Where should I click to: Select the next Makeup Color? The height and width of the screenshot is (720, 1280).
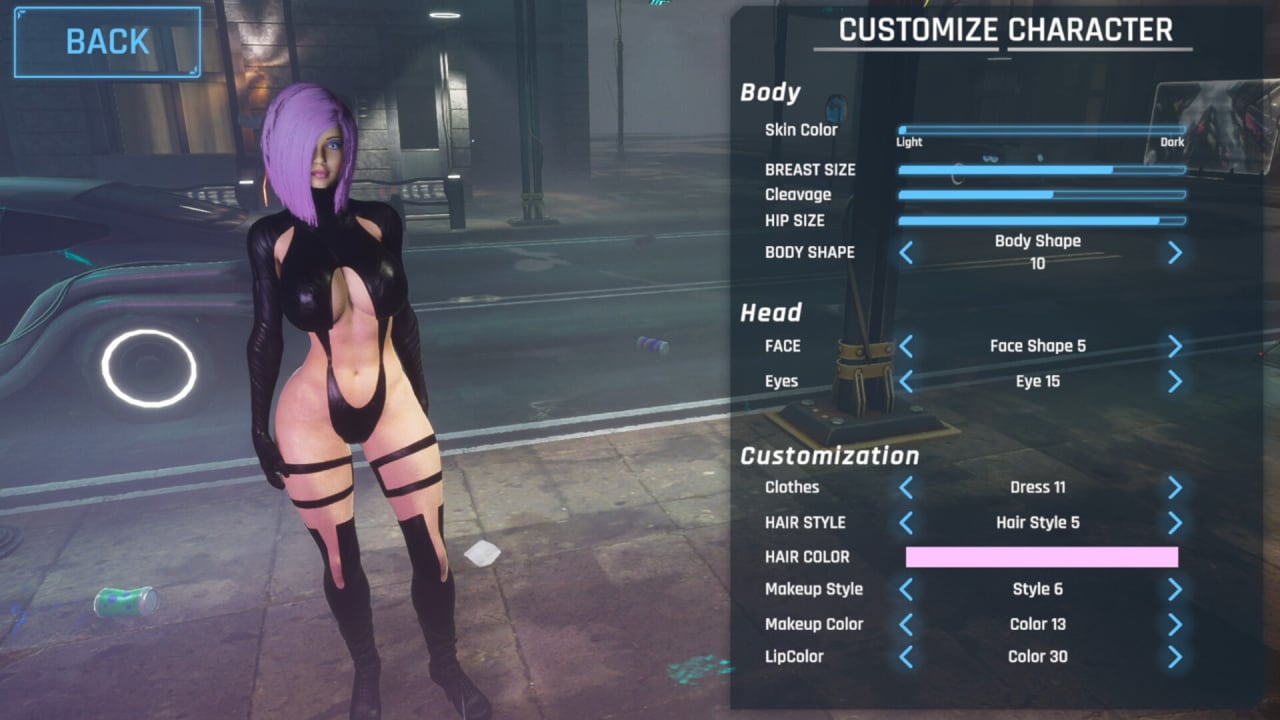pos(1175,625)
